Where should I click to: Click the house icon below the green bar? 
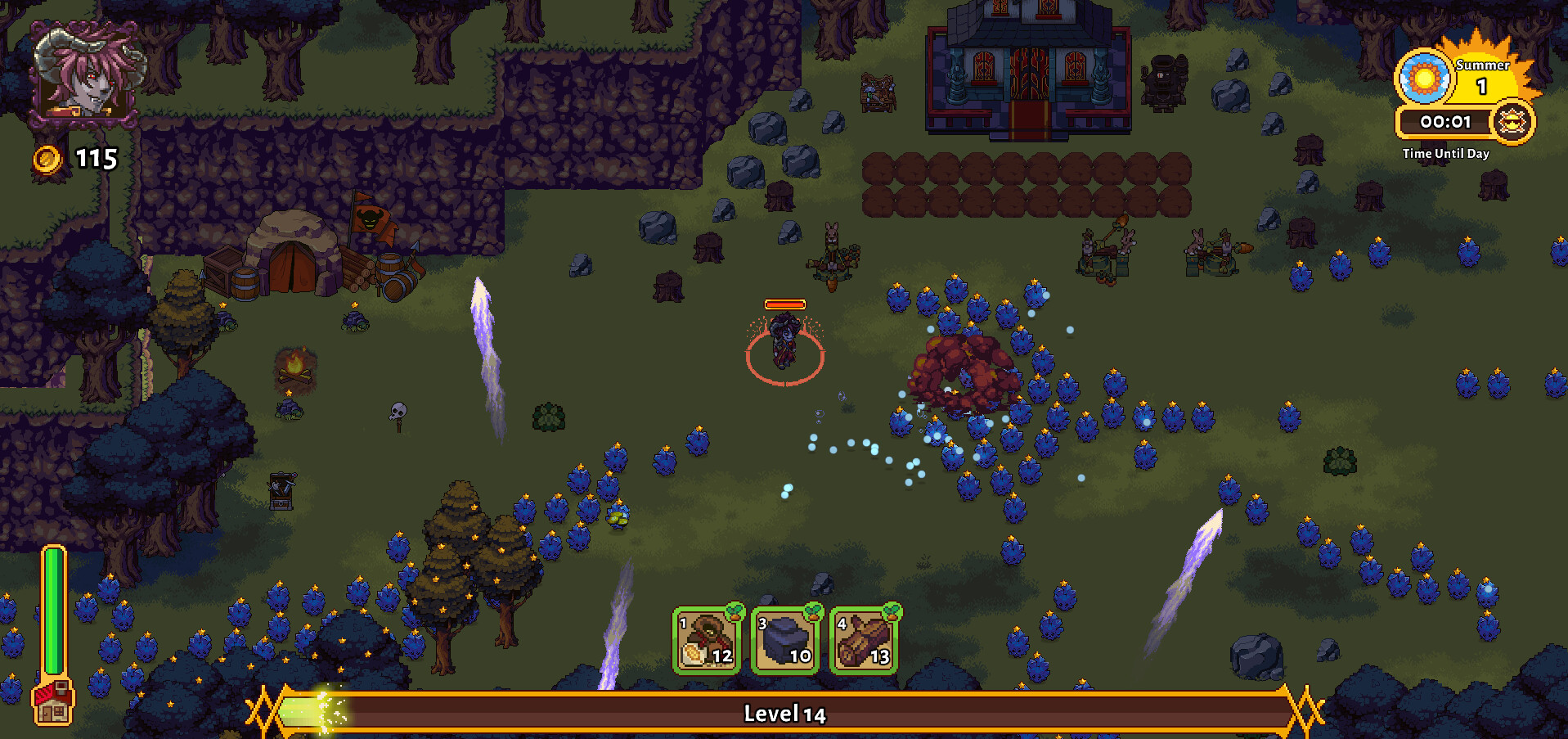(53, 702)
